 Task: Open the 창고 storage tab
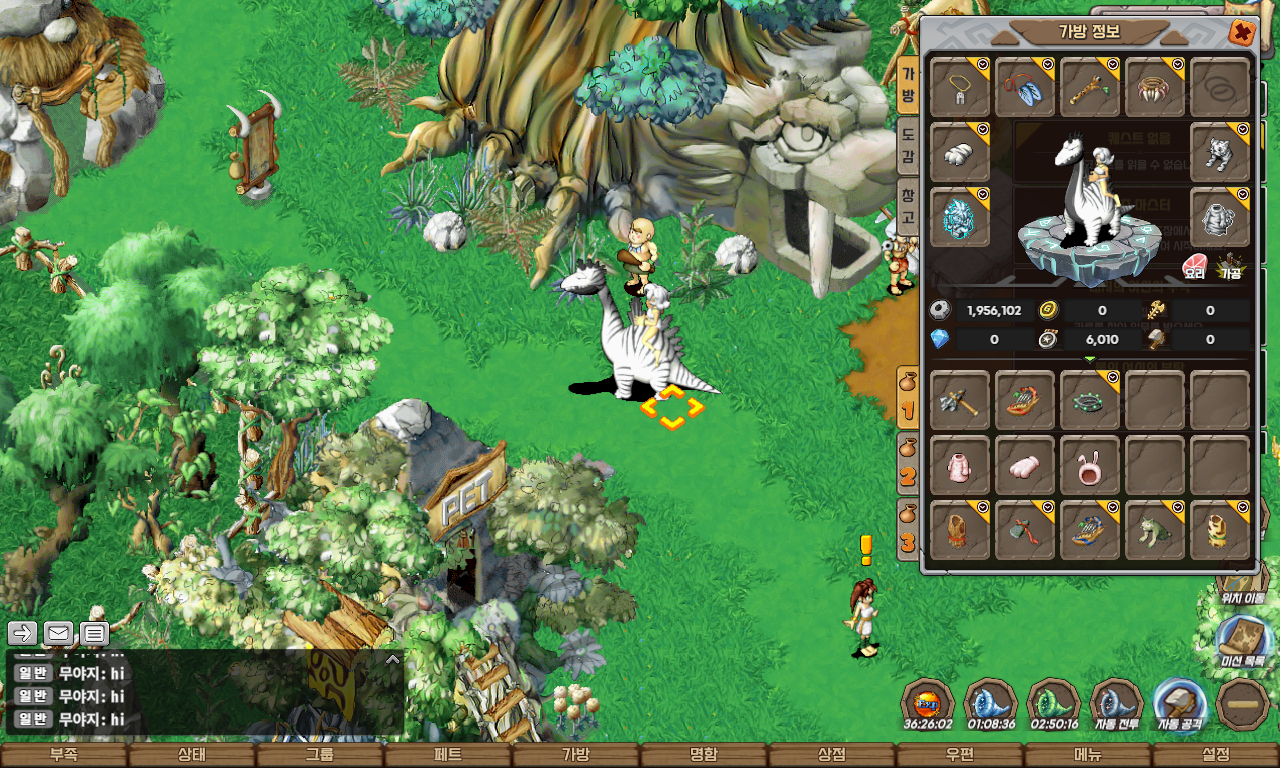[907, 207]
